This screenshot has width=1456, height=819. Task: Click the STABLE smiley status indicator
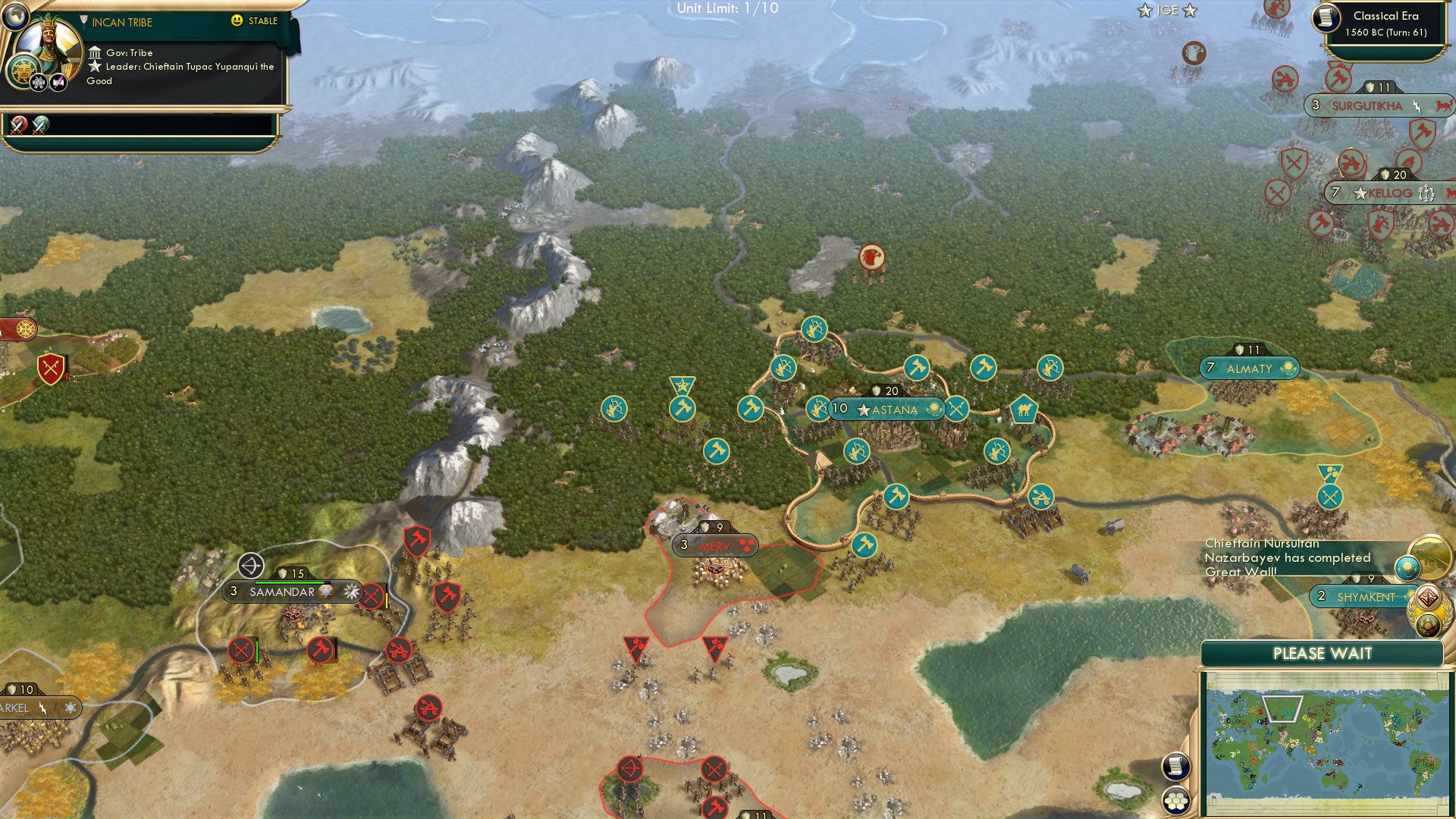(x=237, y=22)
